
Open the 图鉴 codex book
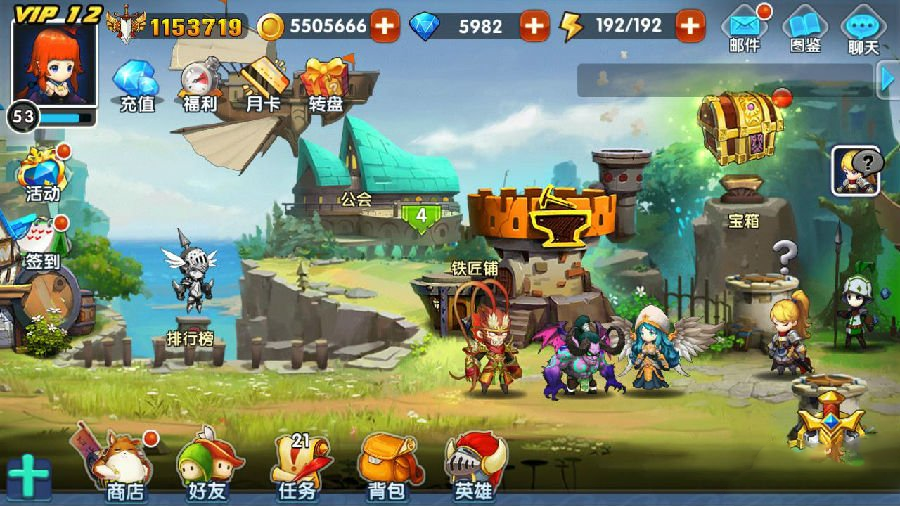tap(804, 28)
